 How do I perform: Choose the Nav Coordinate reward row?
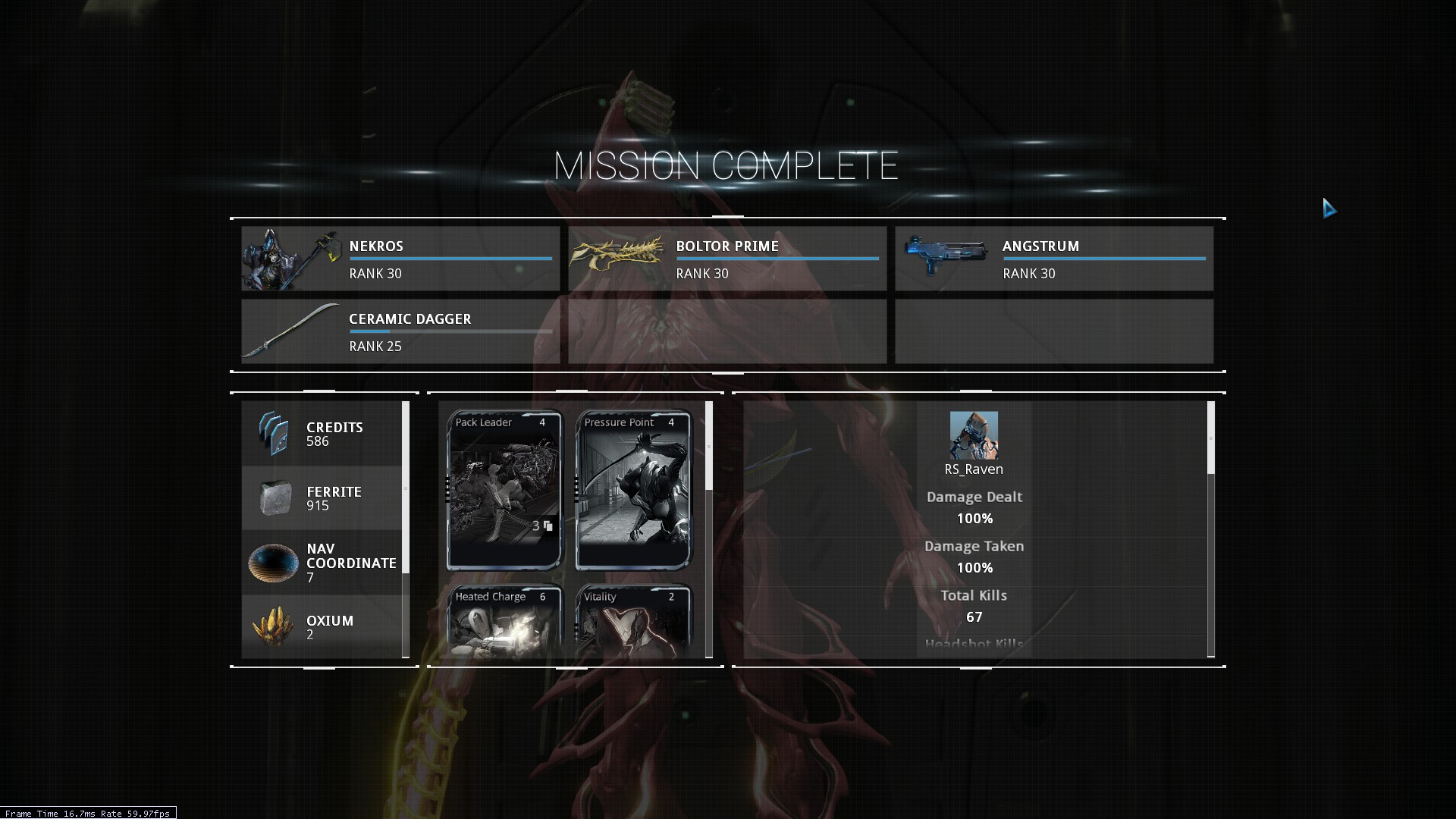322,563
